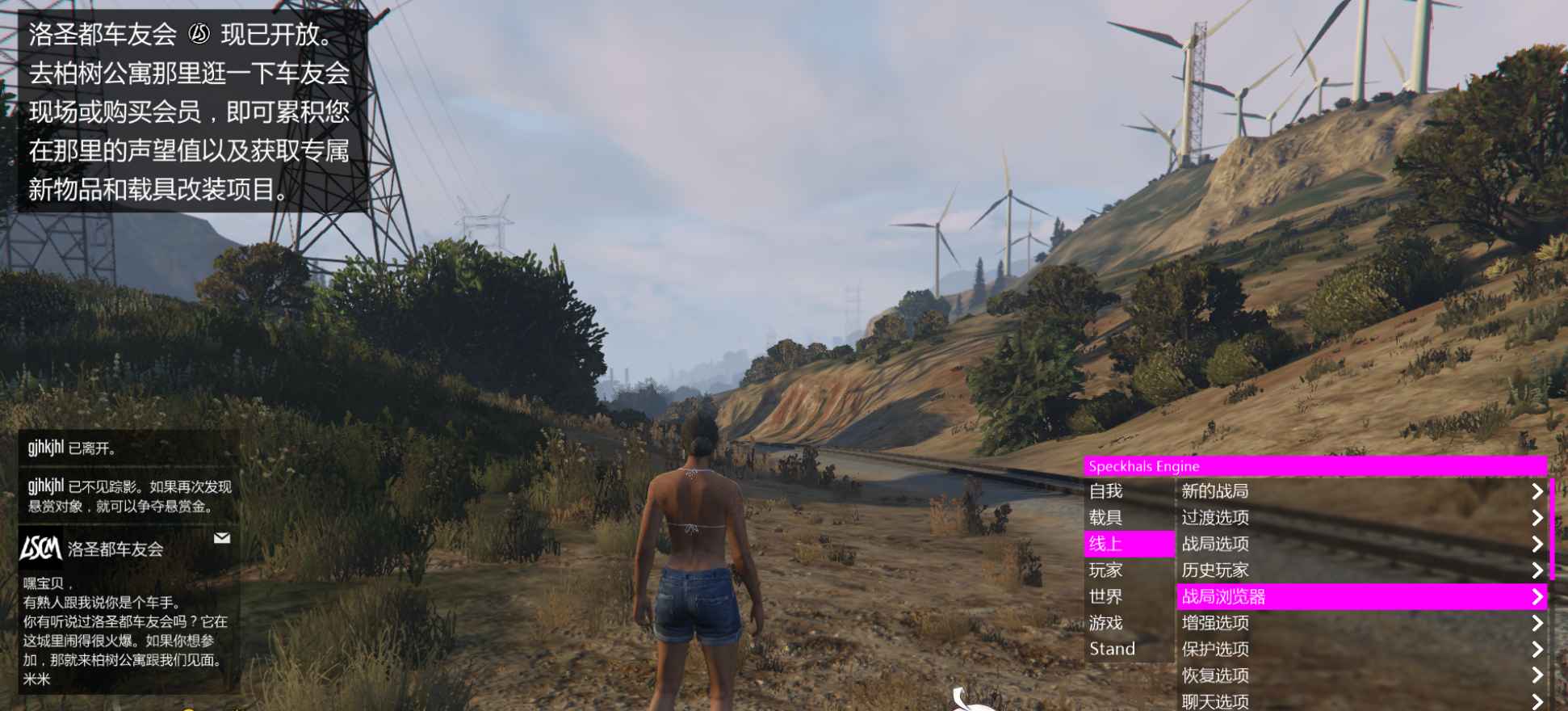Click the Speckhals Engine menu header
Screen dimensions: 1568x711
[x=1314, y=466]
